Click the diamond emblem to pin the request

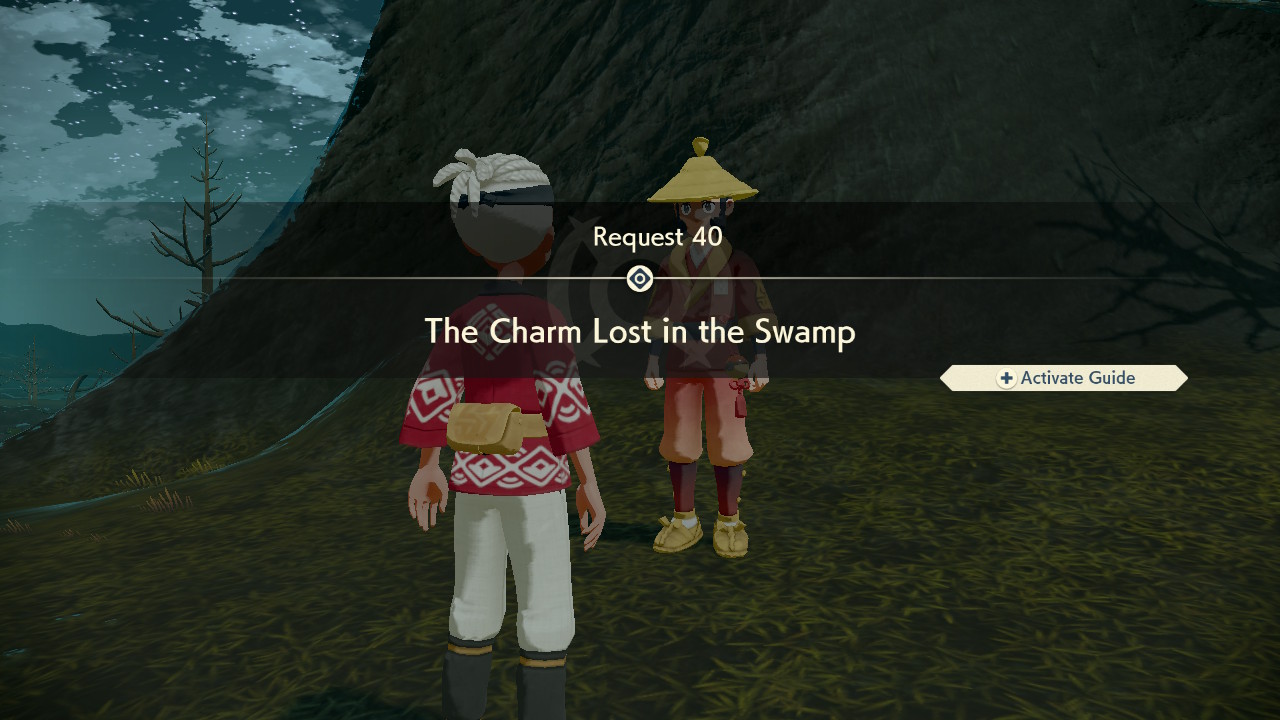(x=639, y=279)
